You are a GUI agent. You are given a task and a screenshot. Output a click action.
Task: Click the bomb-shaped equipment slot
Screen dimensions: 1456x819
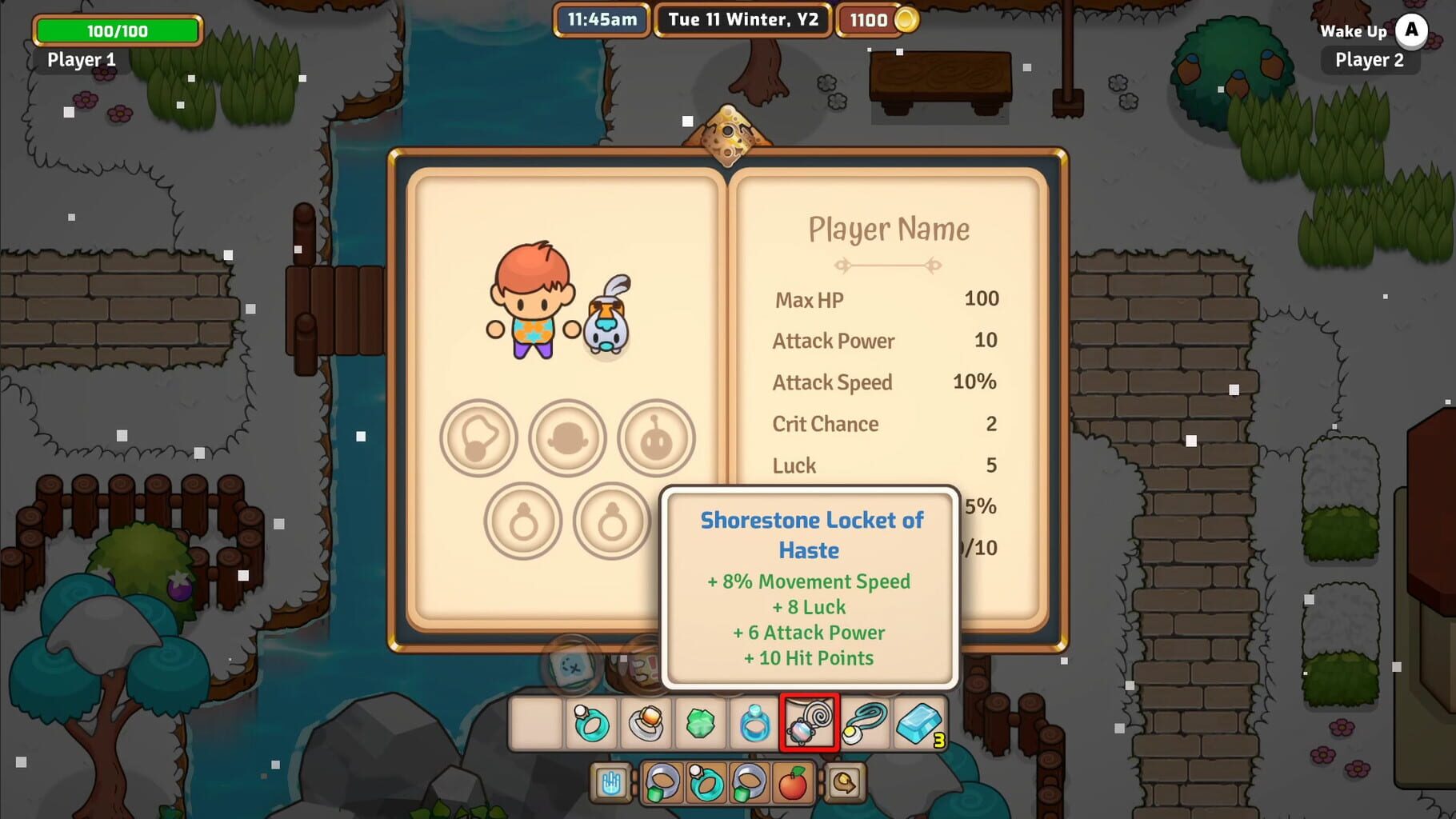pyautogui.click(x=656, y=438)
